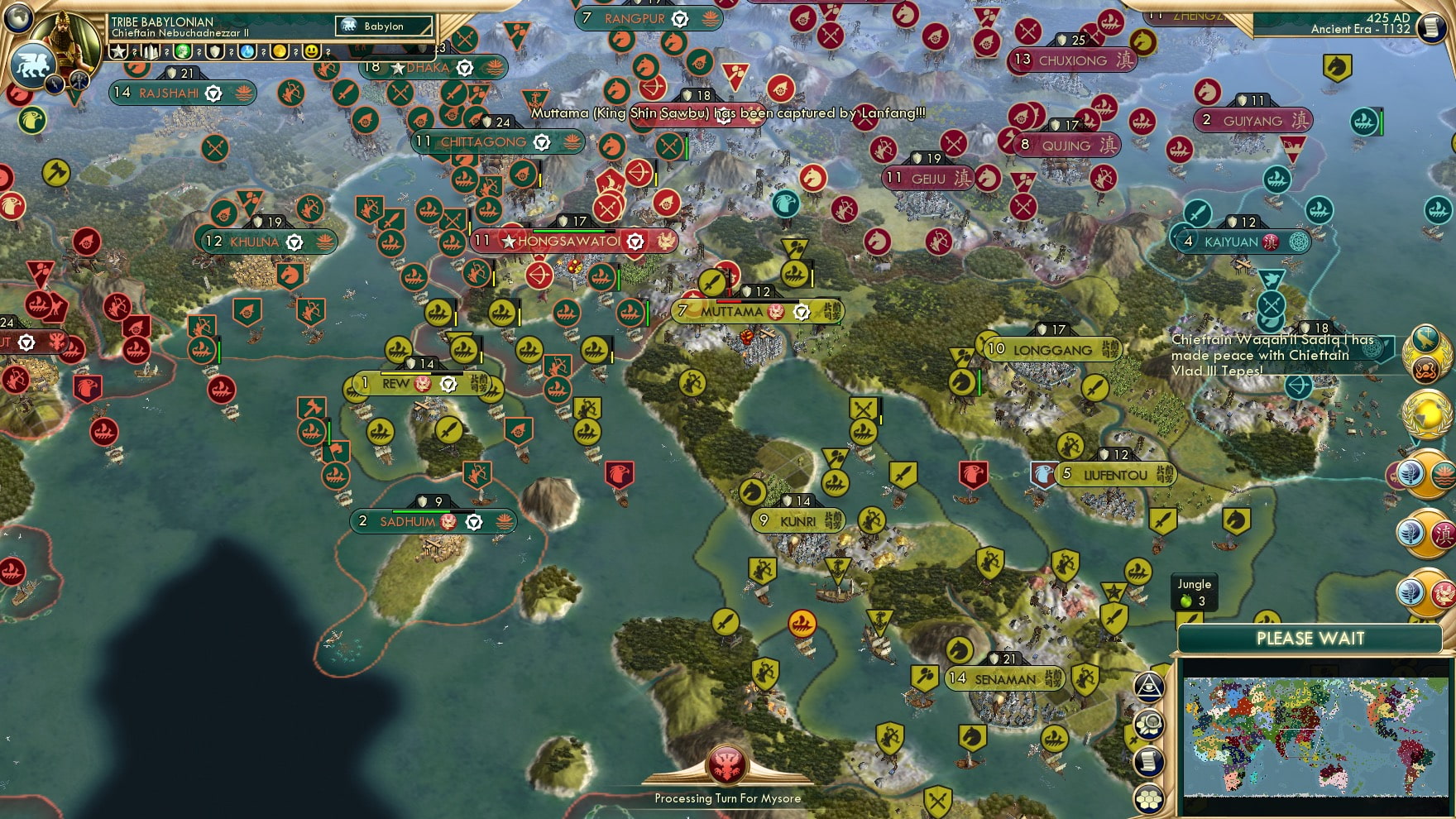1456x819 pixels.
Task: Click the globe icon in the top-left corner
Action: click(x=18, y=16)
